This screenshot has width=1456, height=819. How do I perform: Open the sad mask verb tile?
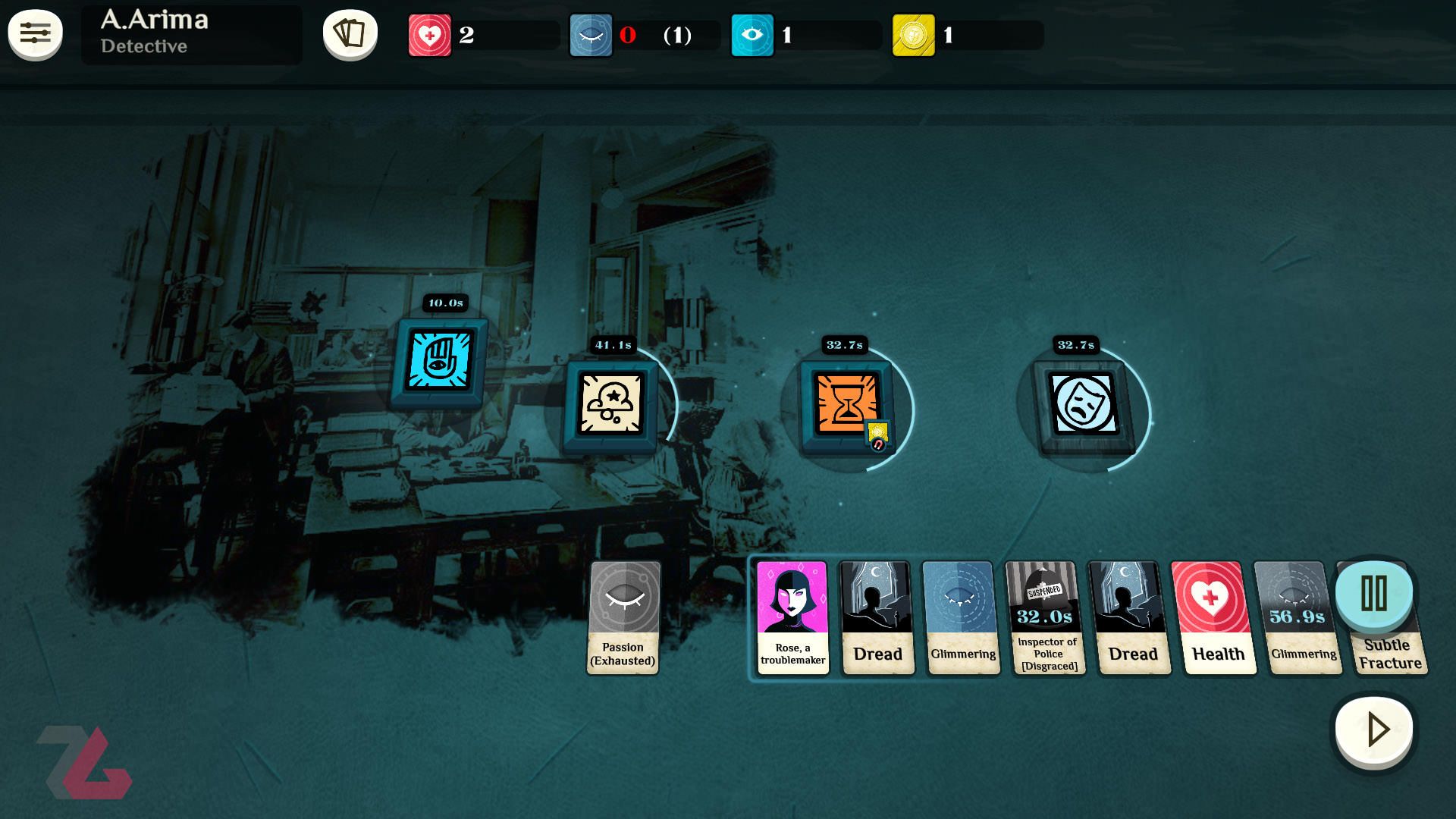(x=1083, y=404)
